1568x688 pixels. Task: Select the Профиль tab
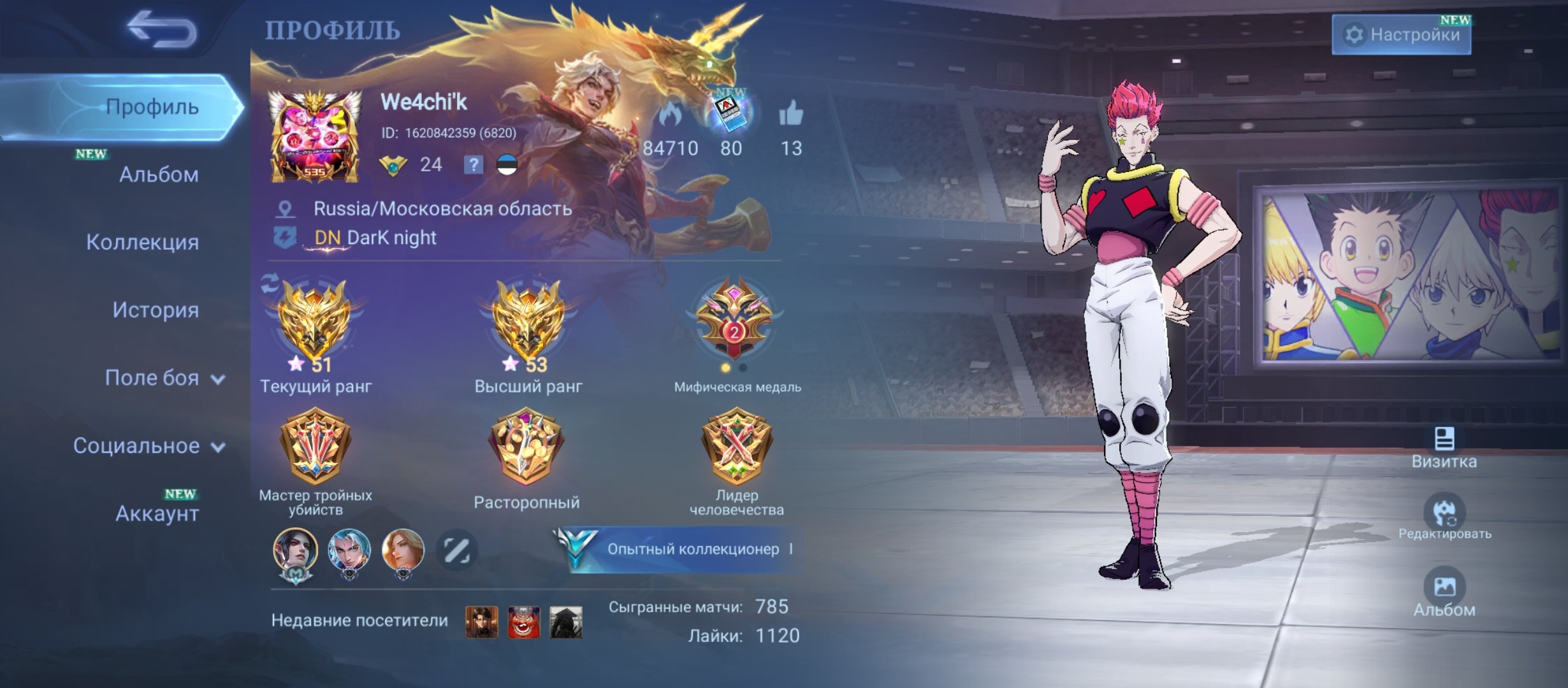click(152, 106)
